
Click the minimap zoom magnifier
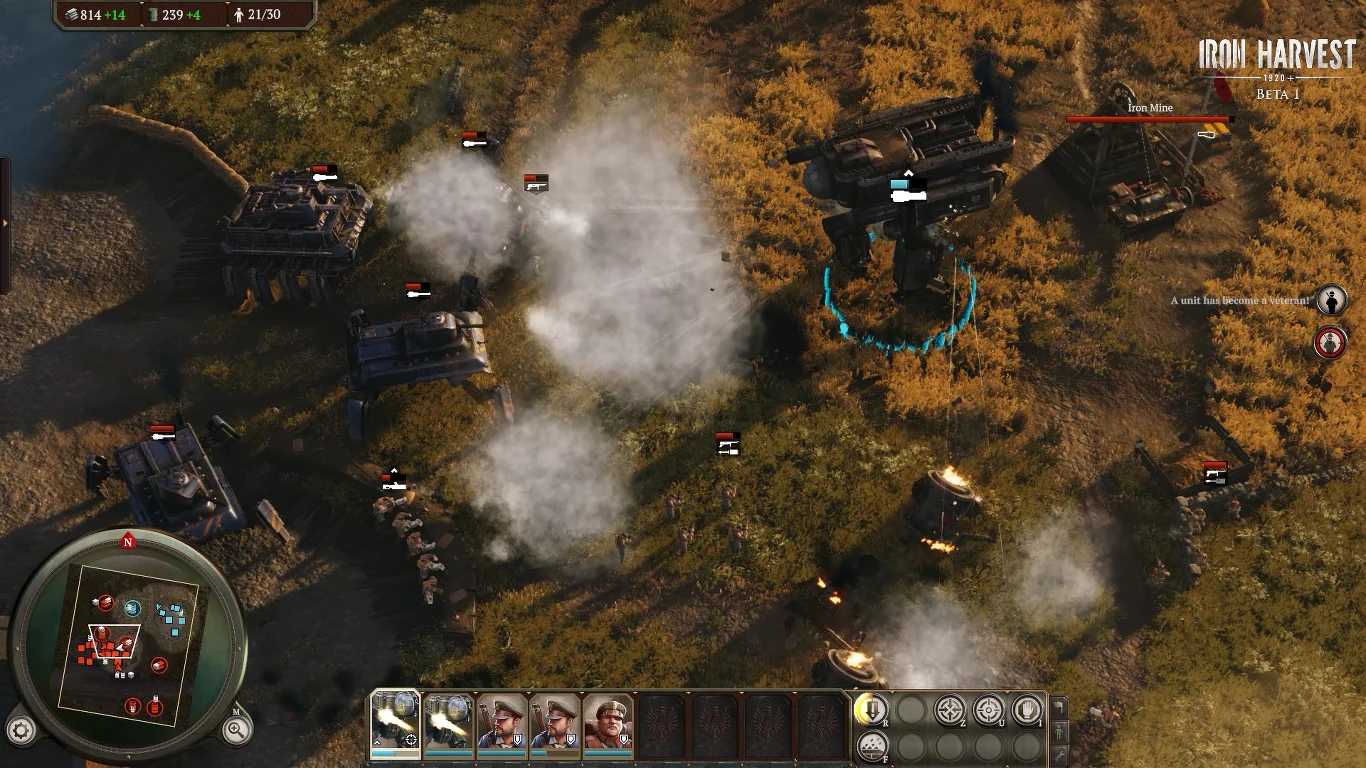[237, 730]
